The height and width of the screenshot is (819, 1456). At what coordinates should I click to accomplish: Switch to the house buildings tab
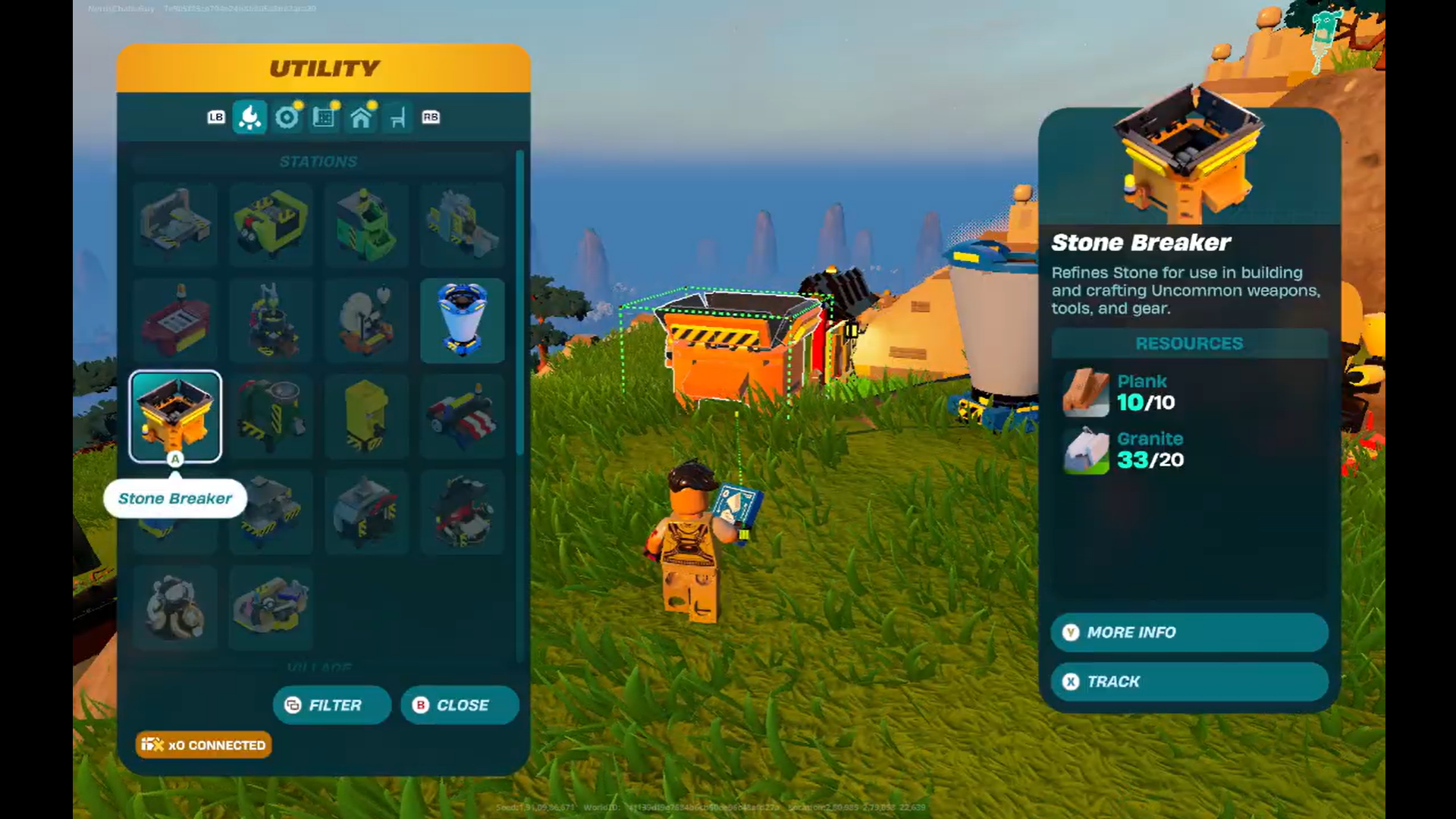(361, 118)
